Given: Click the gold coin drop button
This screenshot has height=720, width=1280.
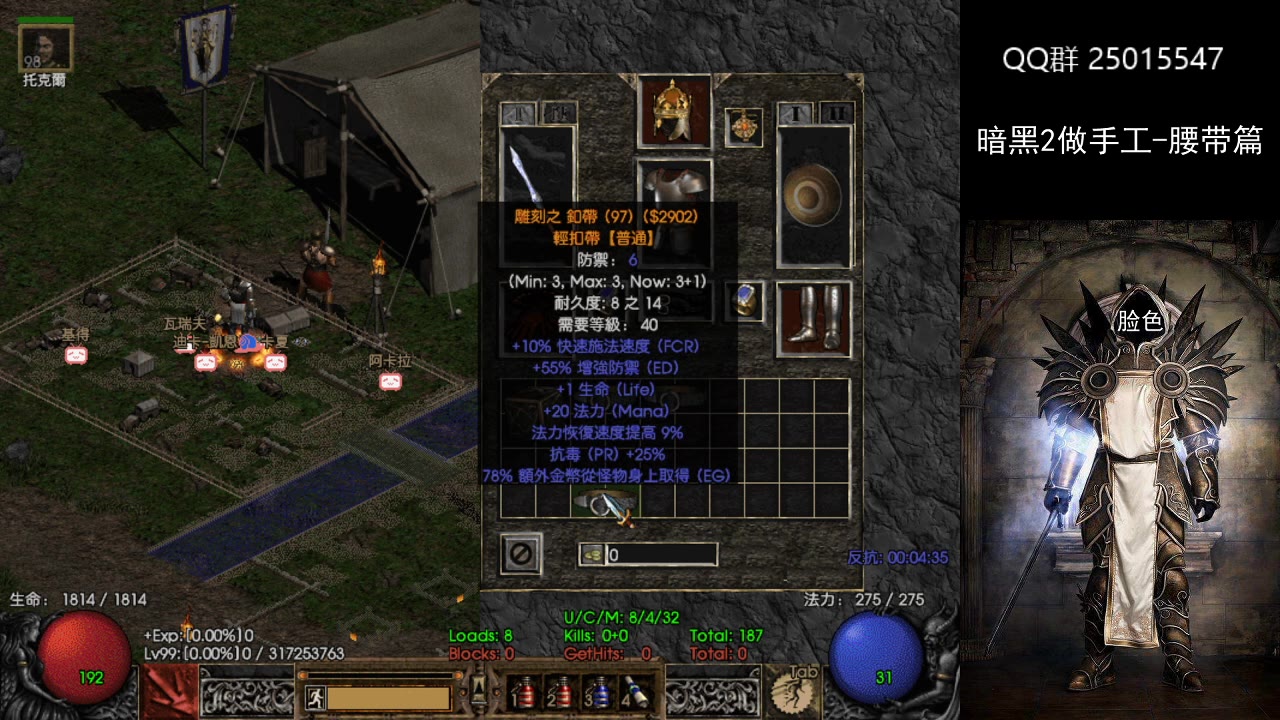Looking at the screenshot, I should pyautogui.click(x=591, y=554).
